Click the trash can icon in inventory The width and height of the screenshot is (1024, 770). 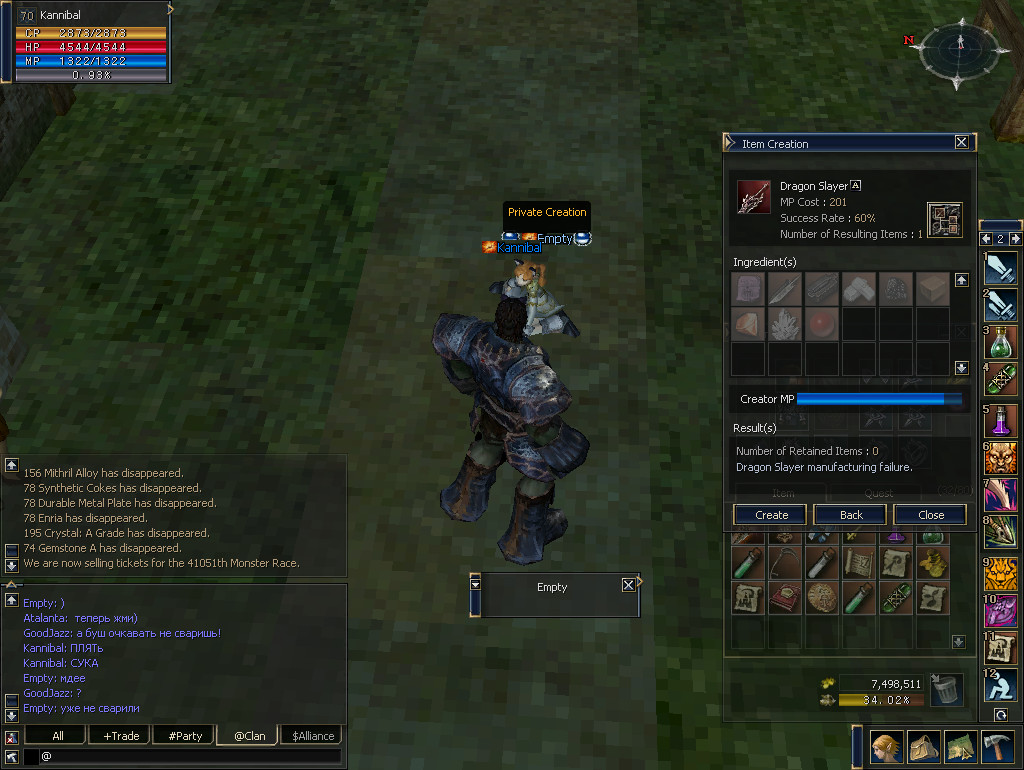946,689
